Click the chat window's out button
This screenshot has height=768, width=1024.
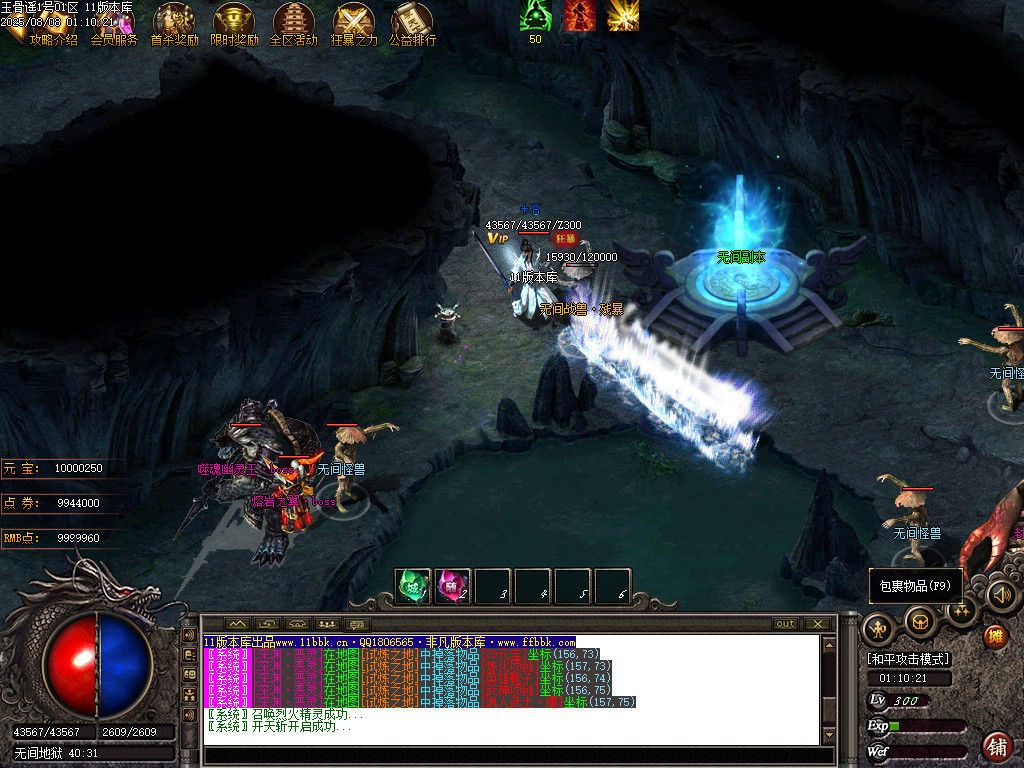coord(786,624)
